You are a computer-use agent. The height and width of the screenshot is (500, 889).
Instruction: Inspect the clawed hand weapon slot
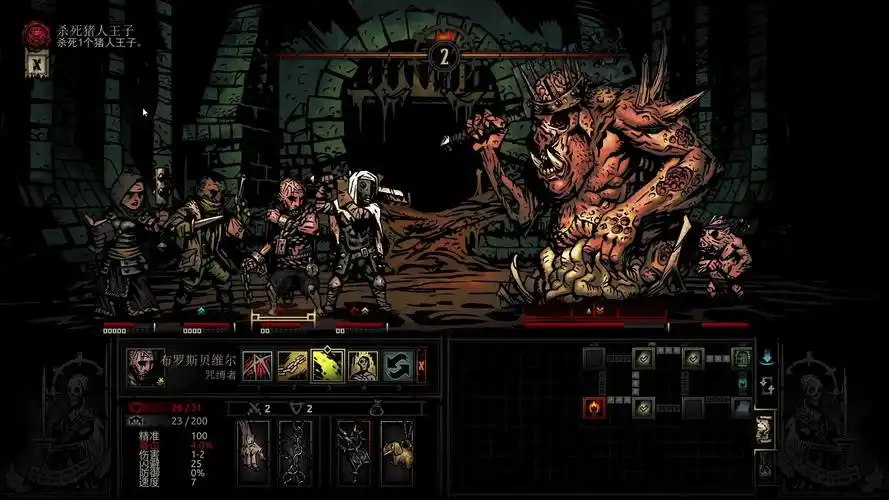click(x=253, y=451)
